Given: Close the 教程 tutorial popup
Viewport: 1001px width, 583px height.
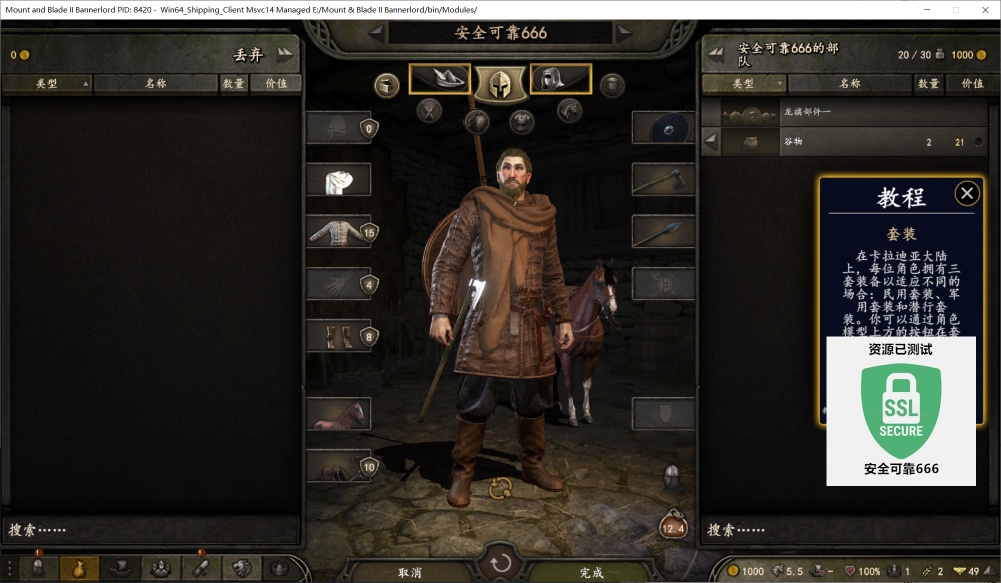Looking at the screenshot, I should click(x=967, y=193).
